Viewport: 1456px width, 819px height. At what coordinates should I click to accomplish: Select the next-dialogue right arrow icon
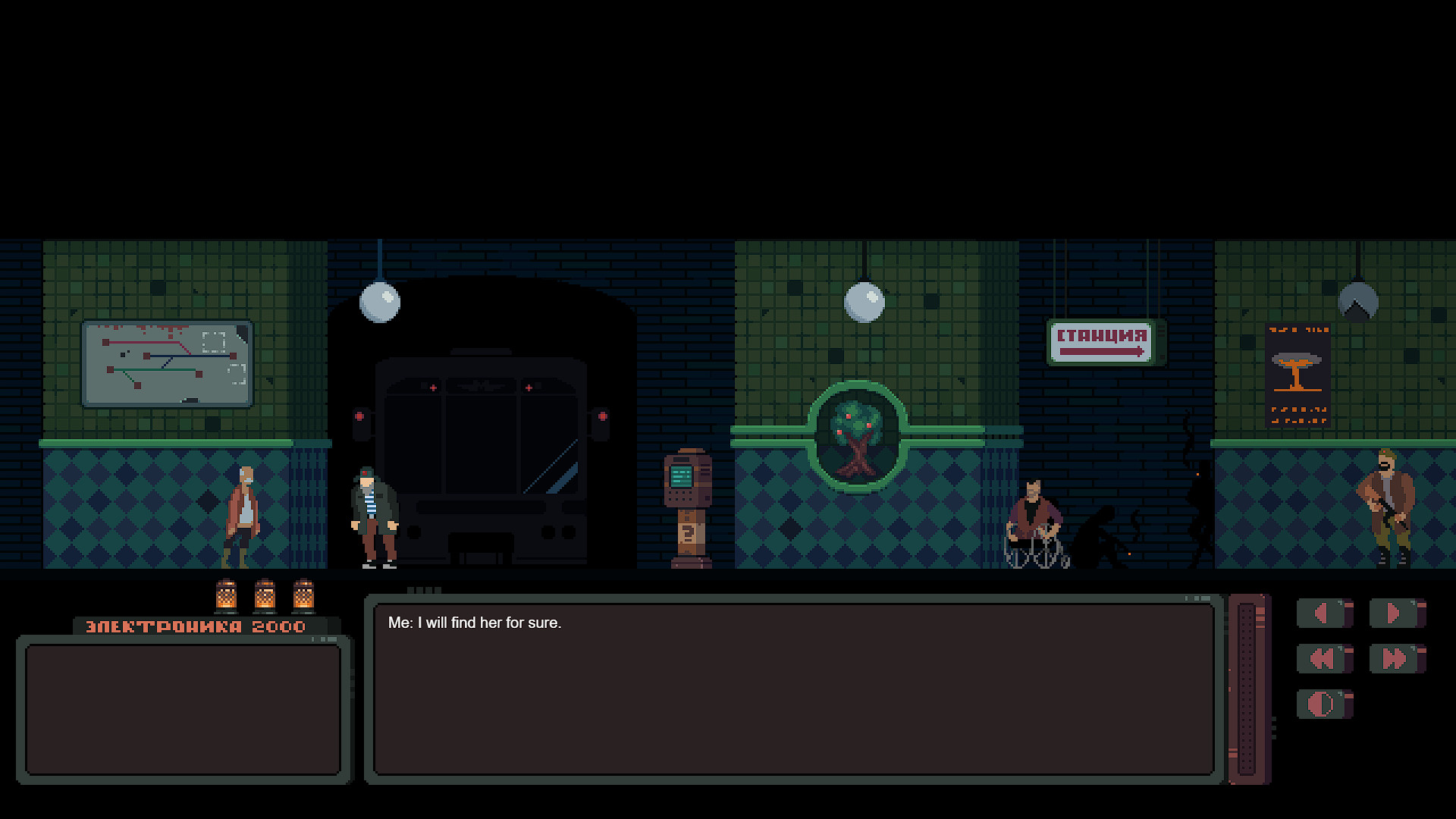[1398, 613]
